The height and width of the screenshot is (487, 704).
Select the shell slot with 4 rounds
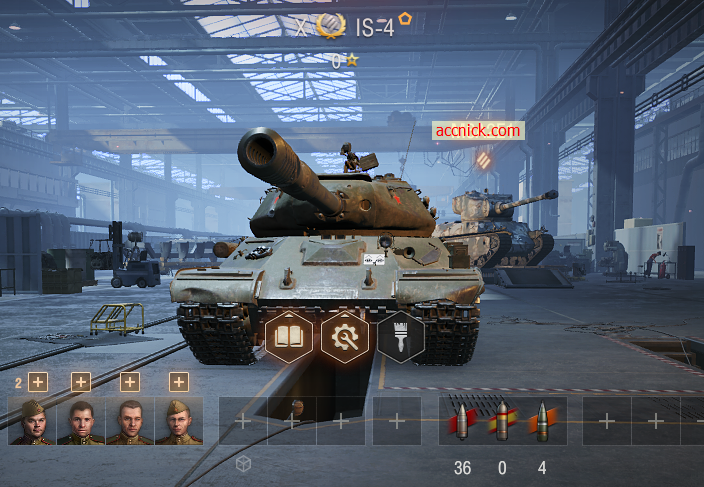(x=542, y=421)
